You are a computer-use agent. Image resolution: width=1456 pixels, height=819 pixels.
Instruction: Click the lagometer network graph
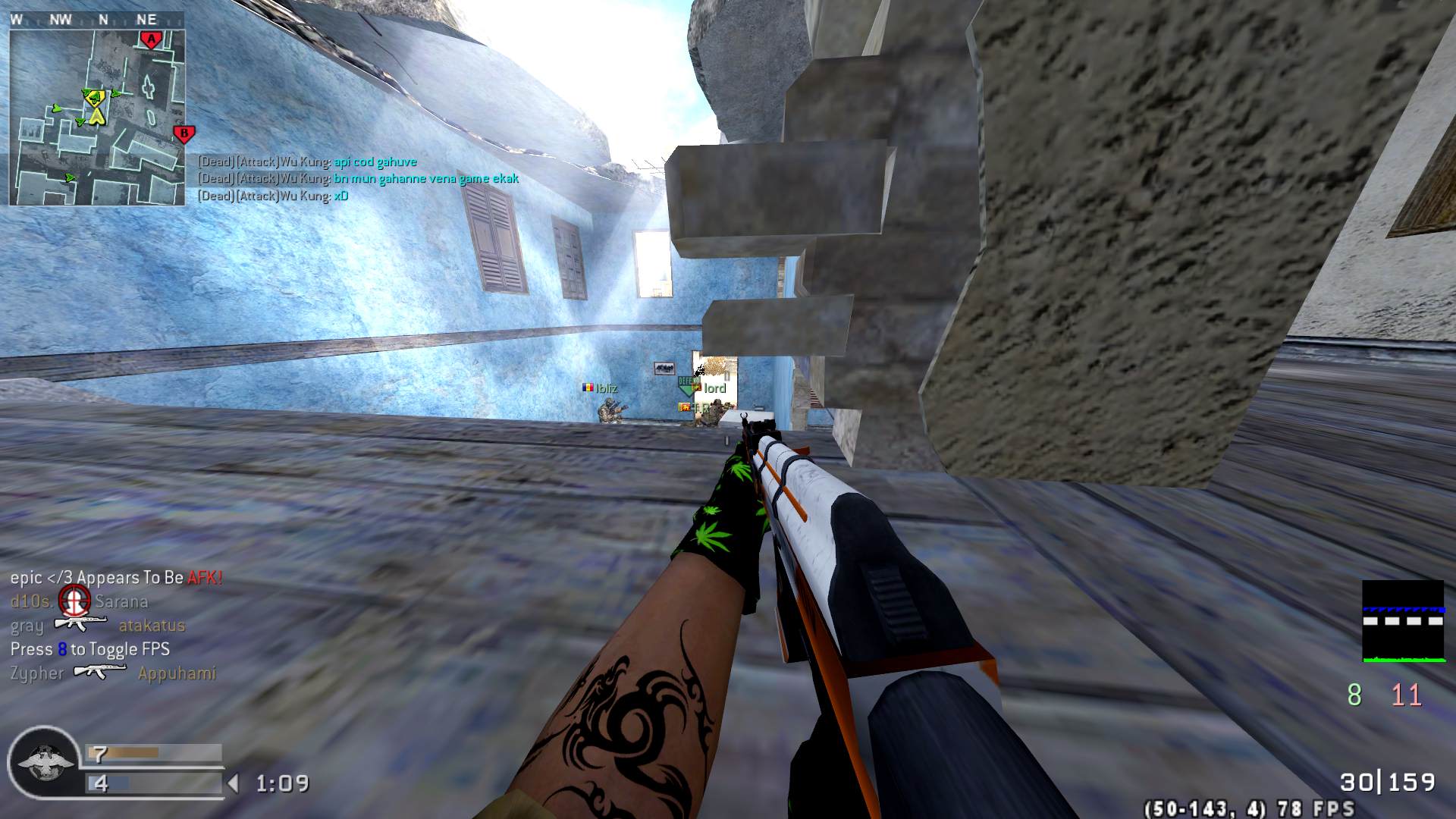[x=1403, y=621]
